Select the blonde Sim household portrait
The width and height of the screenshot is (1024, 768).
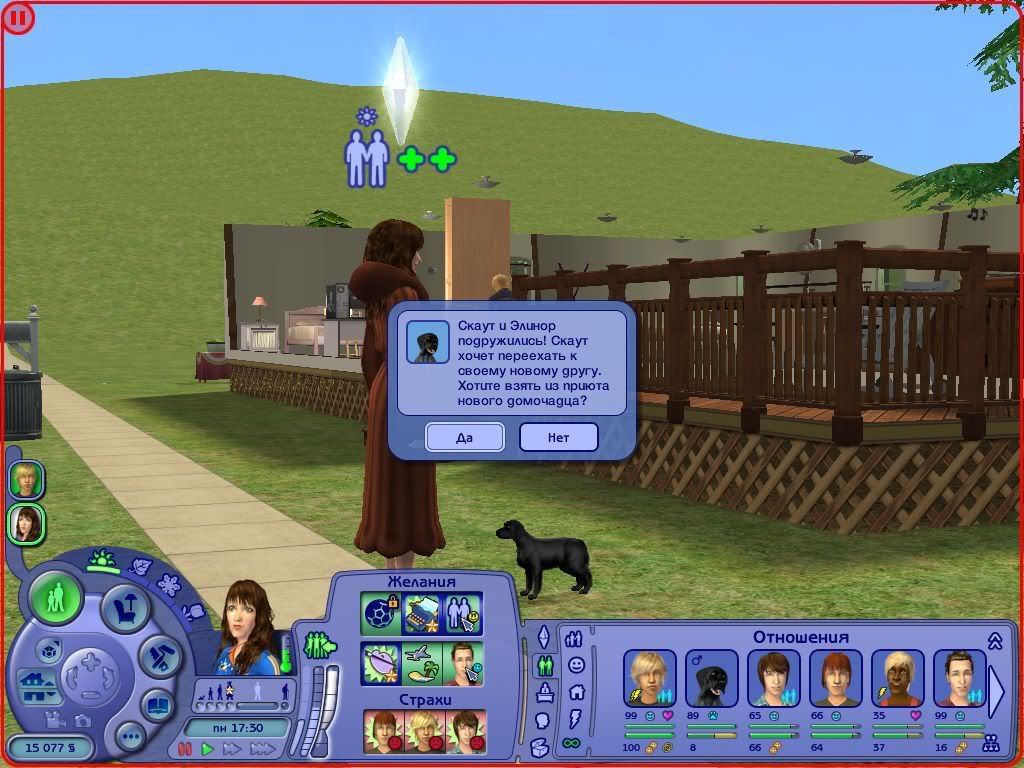(x=26, y=480)
